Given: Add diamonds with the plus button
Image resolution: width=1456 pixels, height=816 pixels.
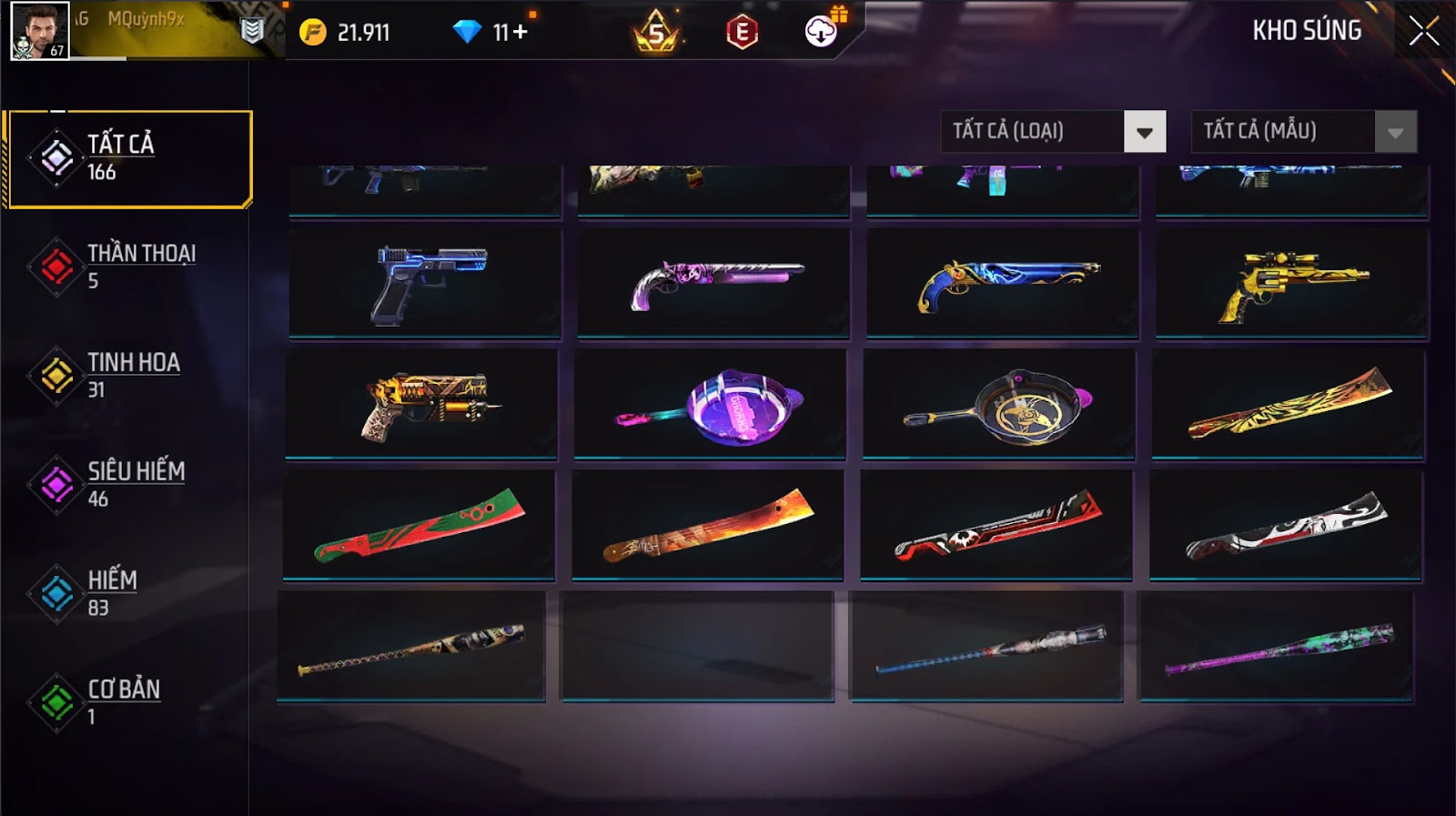Looking at the screenshot, I should point(520,33).
